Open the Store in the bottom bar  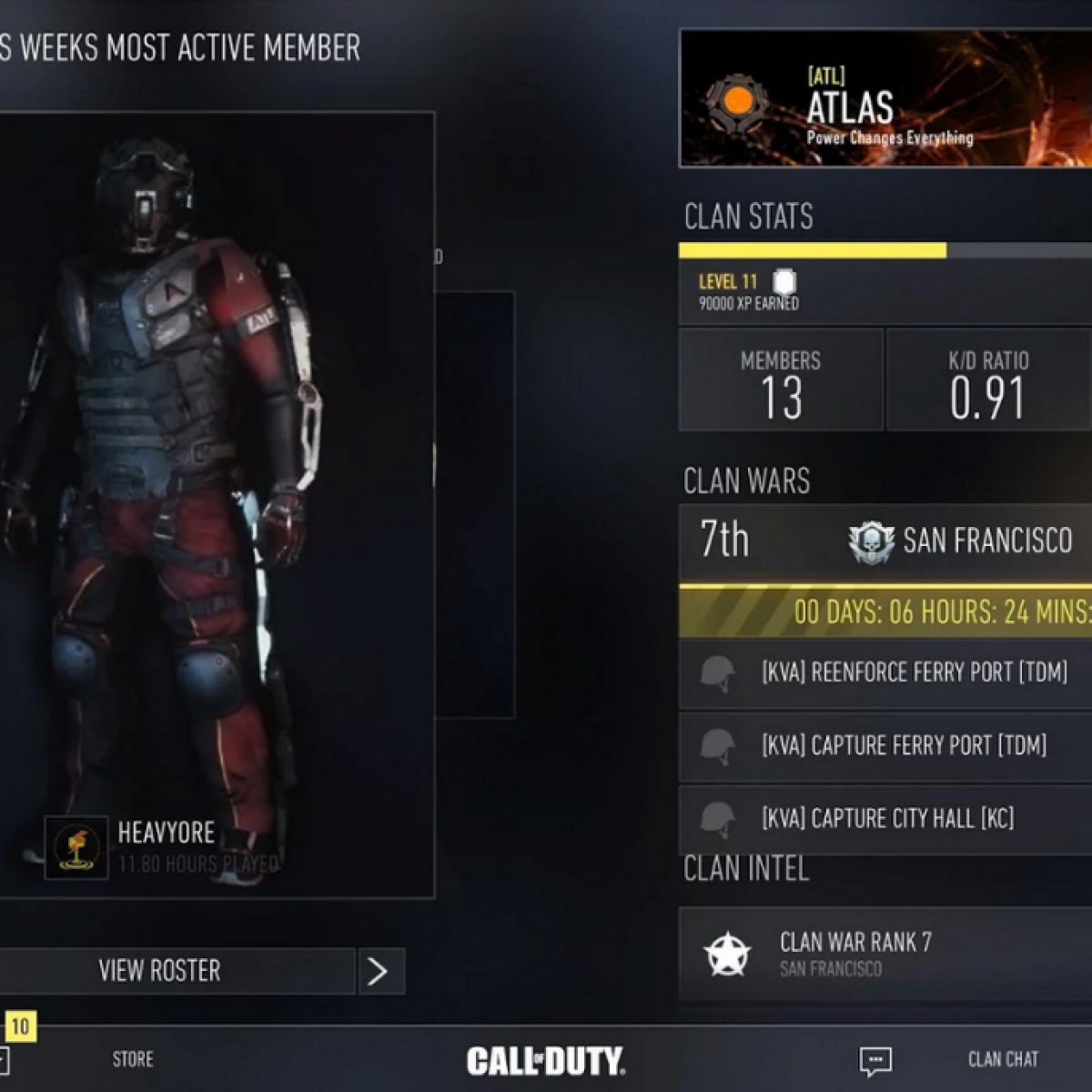(133, 1059)
